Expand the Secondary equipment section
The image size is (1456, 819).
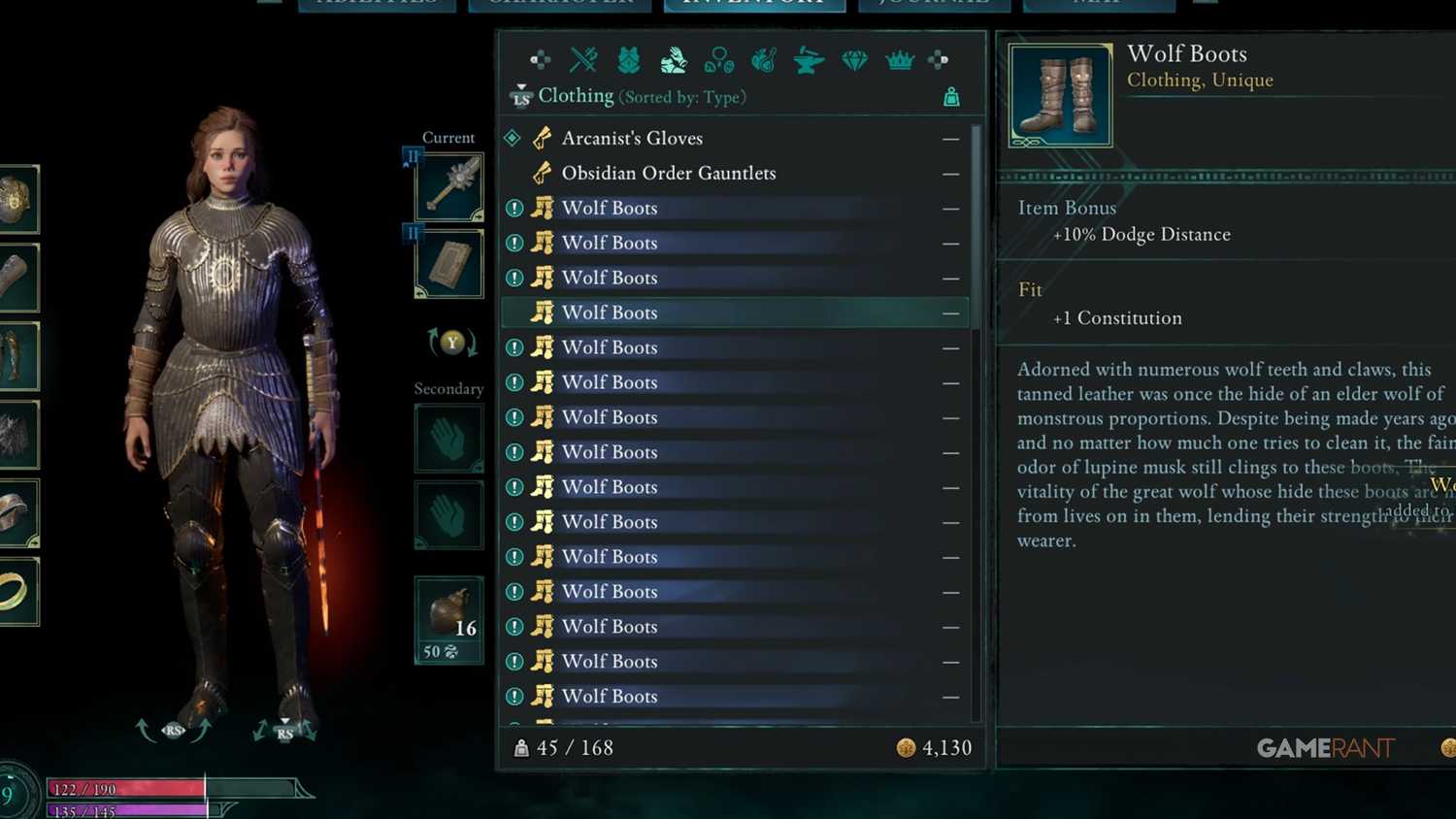448,388
